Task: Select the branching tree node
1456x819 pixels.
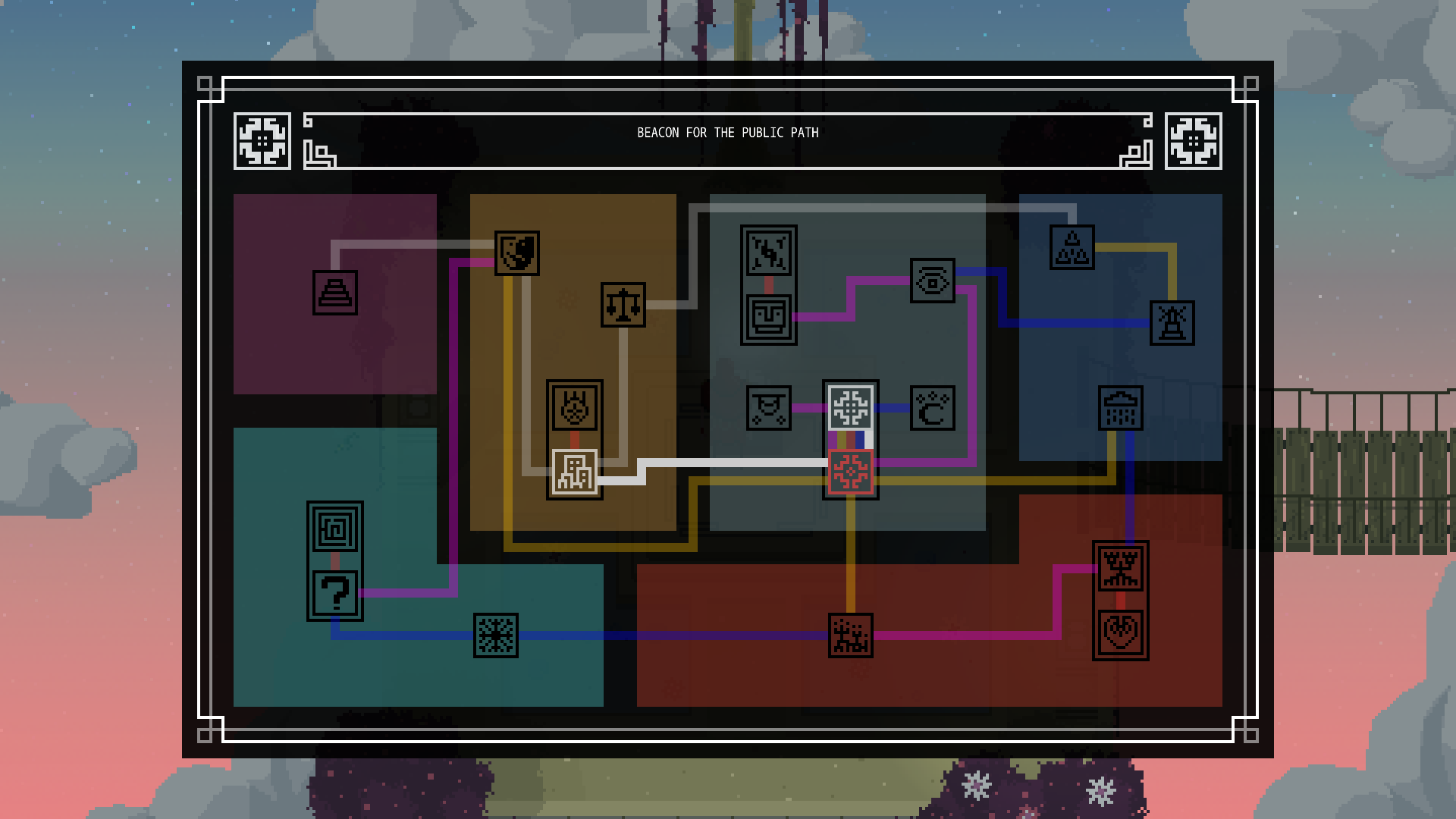Action: (x=1121, y=568)
